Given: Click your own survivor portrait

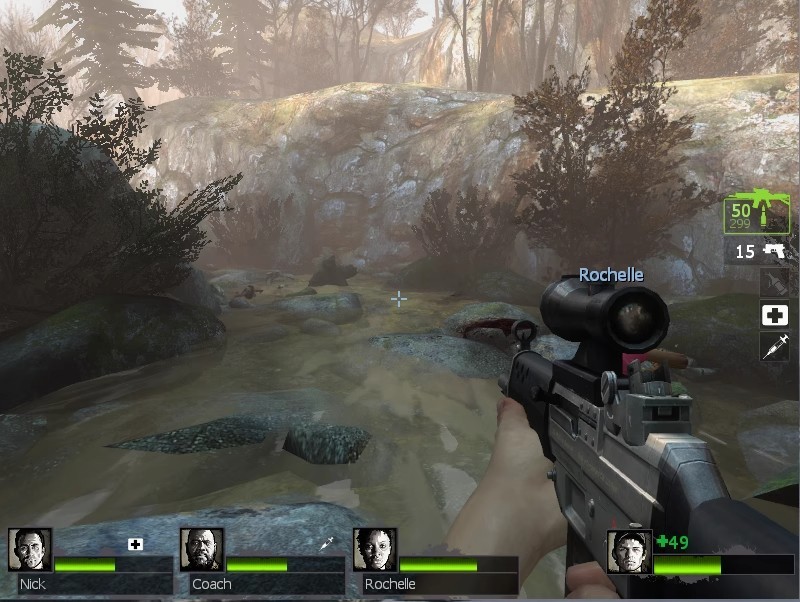Looking at the screenshot, I should pos(629,551).
